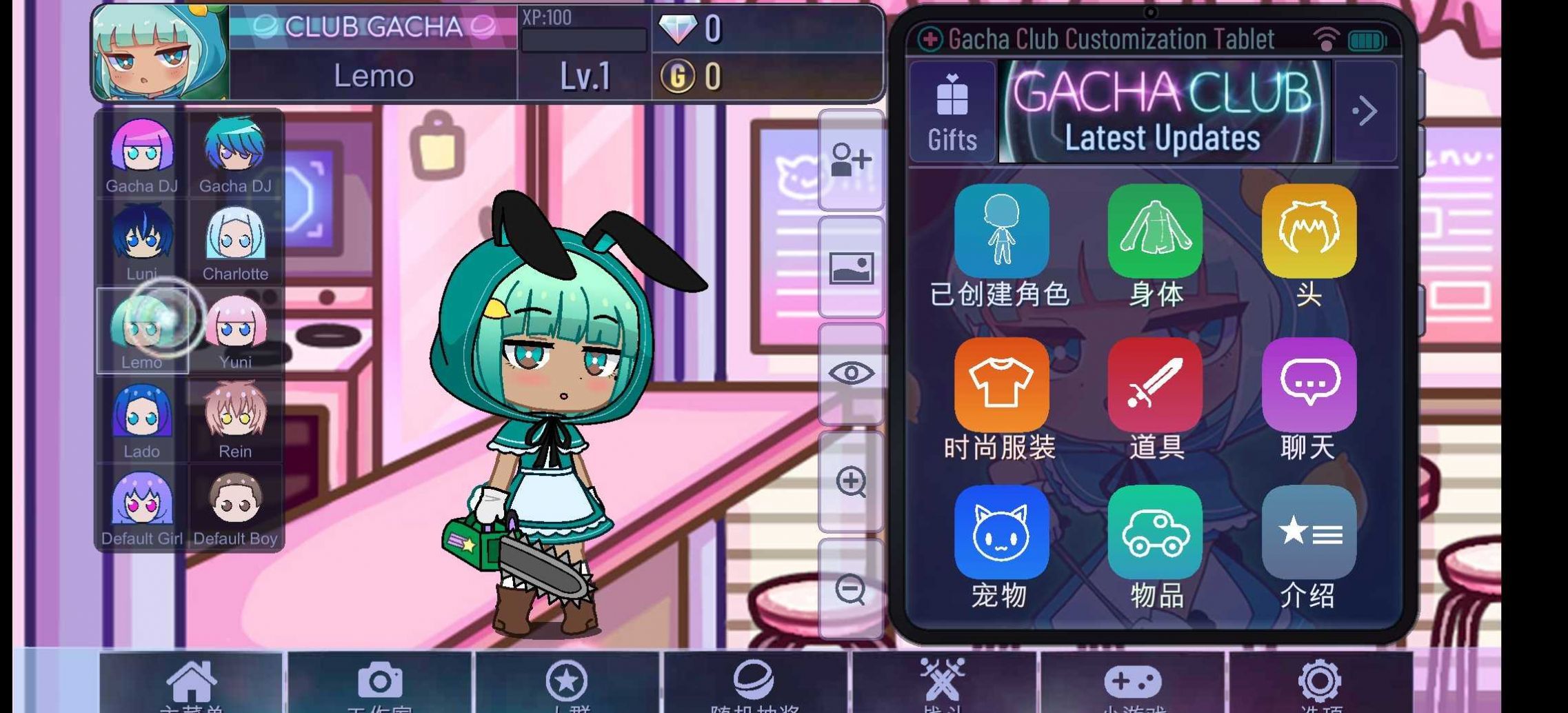Choose the 时尚服装 clothing menu
This screenshot has height=713, width=1568.
[x=1001, y=385]
